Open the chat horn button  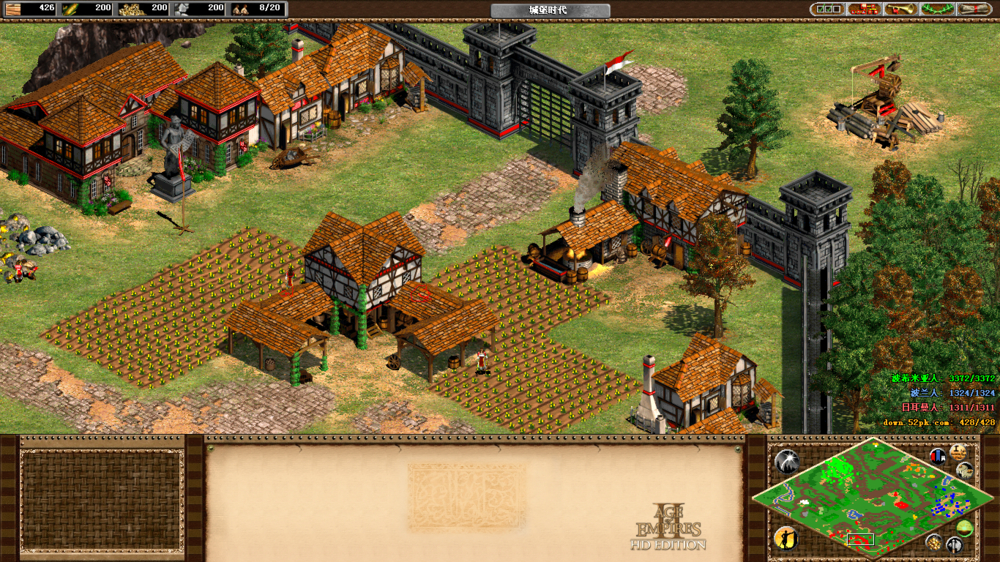900,9
